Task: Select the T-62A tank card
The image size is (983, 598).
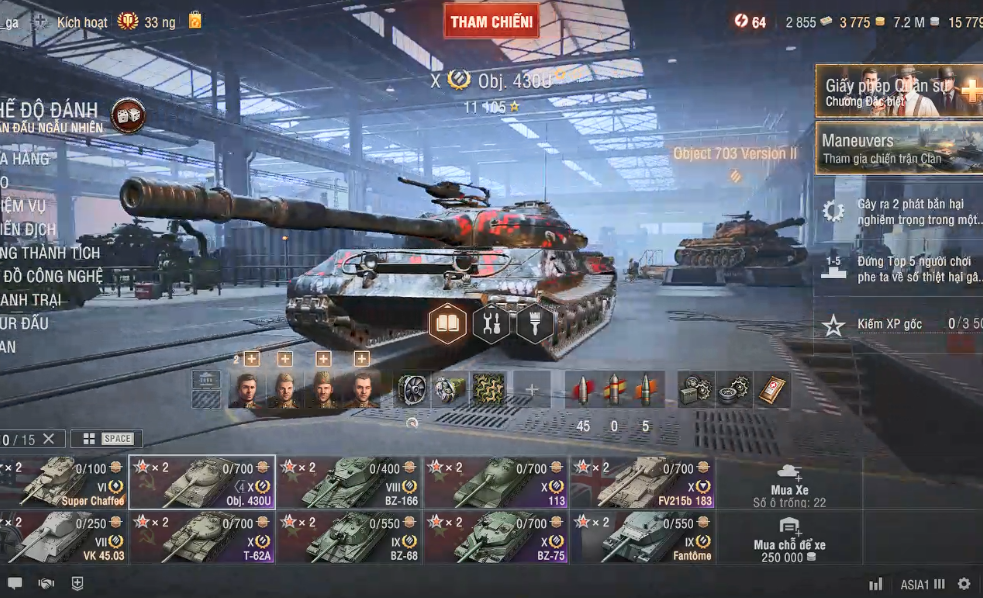Action: [202, 537]
